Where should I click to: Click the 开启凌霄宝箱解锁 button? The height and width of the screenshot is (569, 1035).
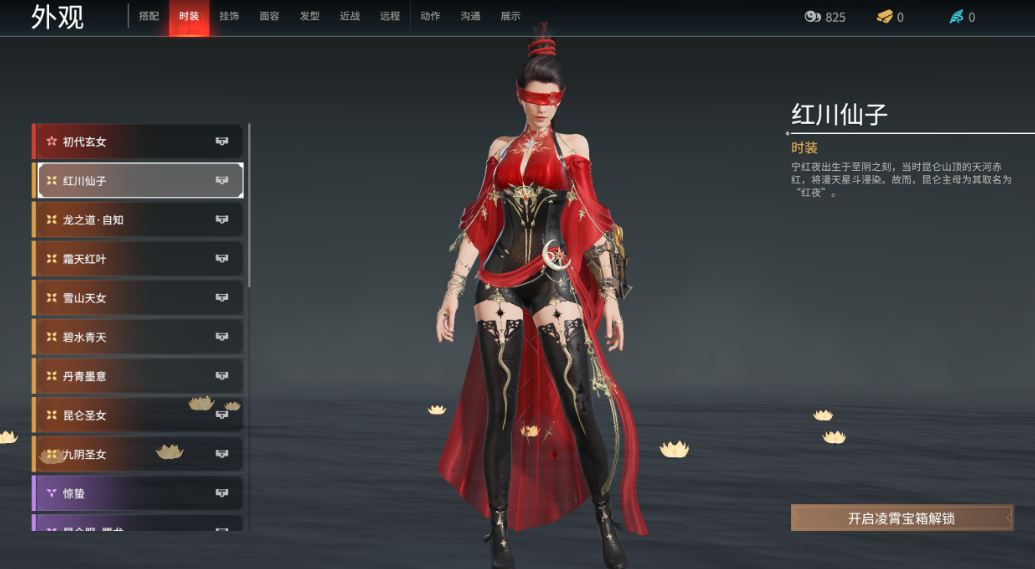click(901, 518)
